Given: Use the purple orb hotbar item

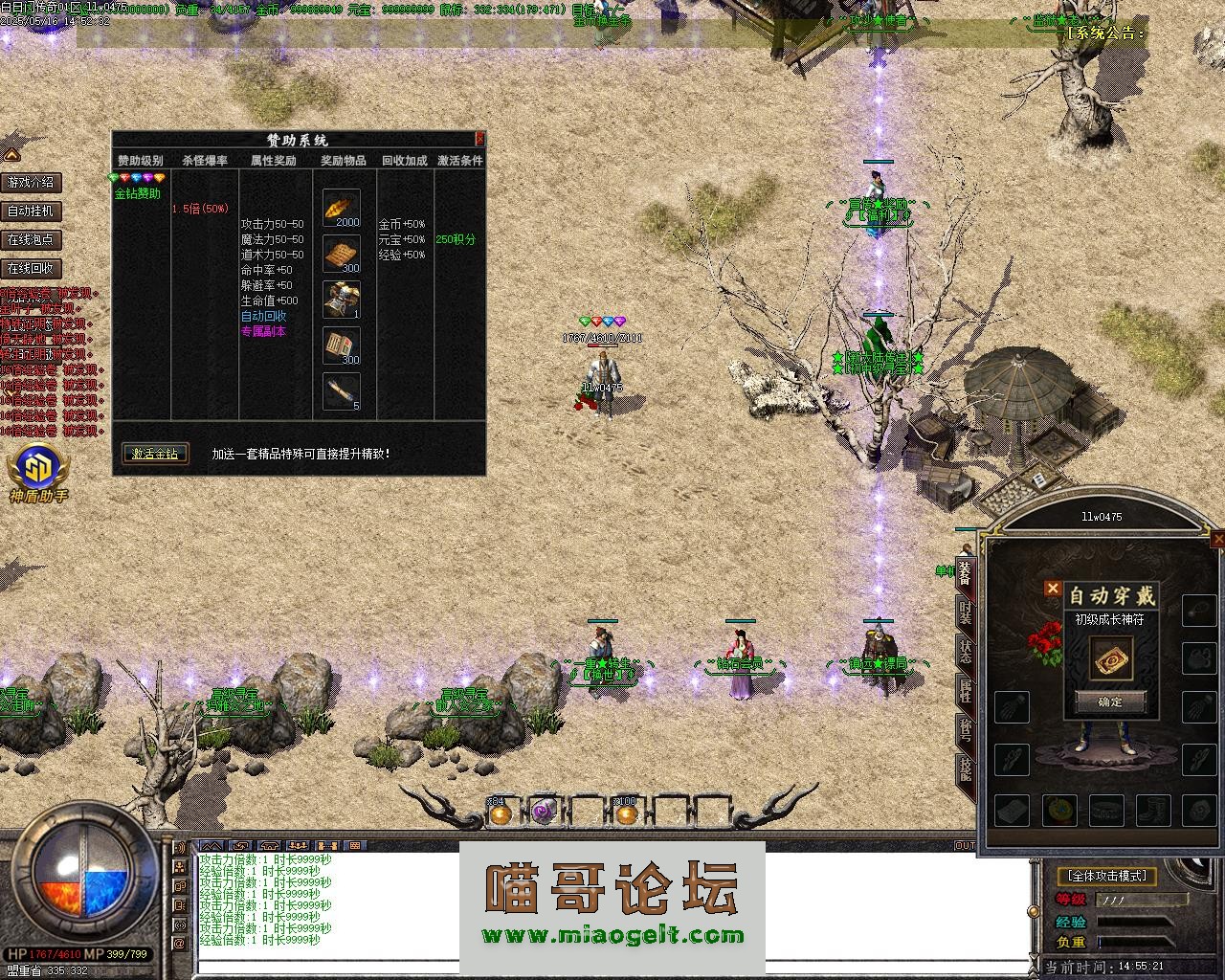Looking at the screenshot, I should [x=545, y=813].
